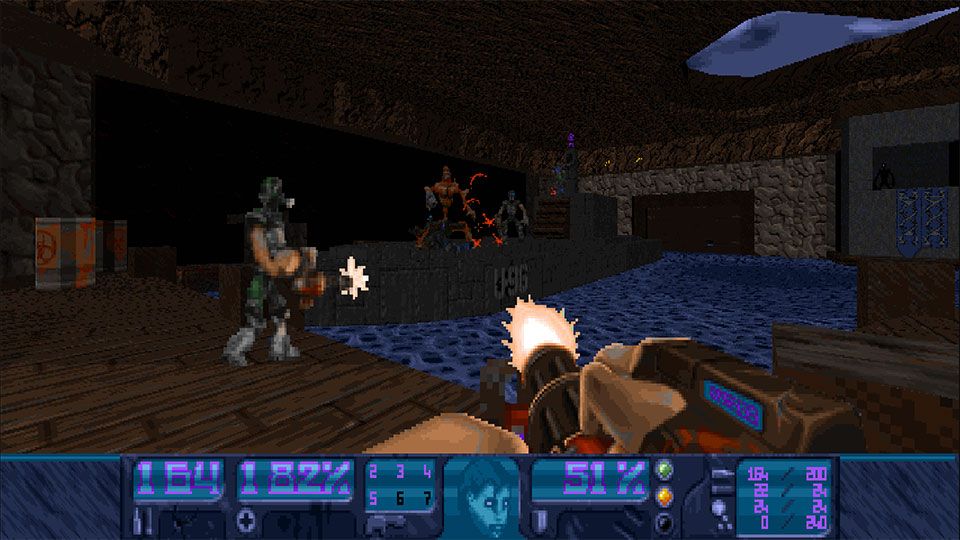The width and height of the screenshot is (960, 540).
Task: Select weapon slot number 3
Action: pyautogui.click(x=400, y=472)
